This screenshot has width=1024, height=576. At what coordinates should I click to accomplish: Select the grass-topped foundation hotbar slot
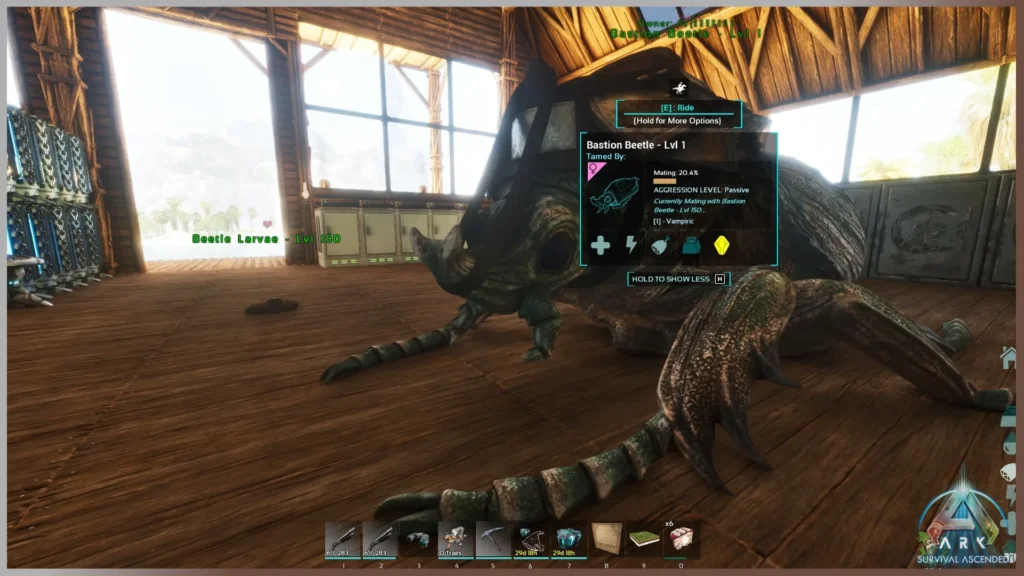click(643, 538)
